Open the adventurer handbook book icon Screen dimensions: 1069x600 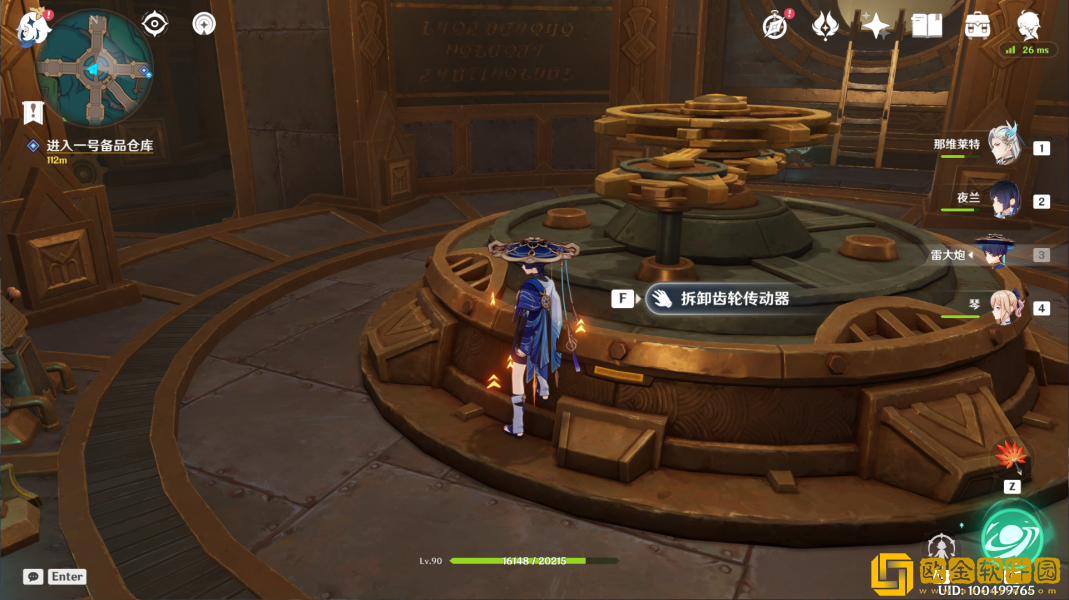coord(927,26)
